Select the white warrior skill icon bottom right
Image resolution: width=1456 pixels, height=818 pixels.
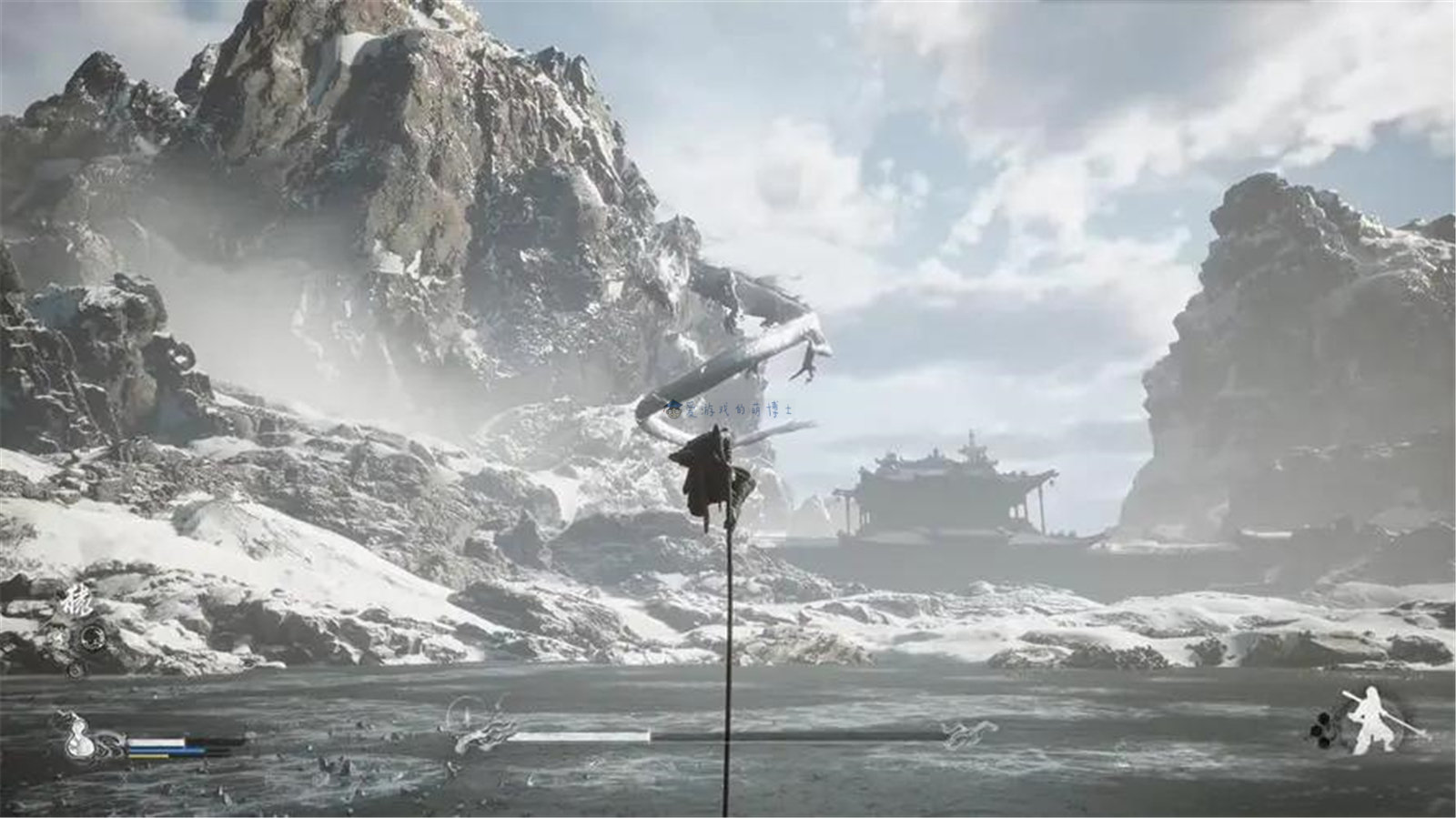1371,717
